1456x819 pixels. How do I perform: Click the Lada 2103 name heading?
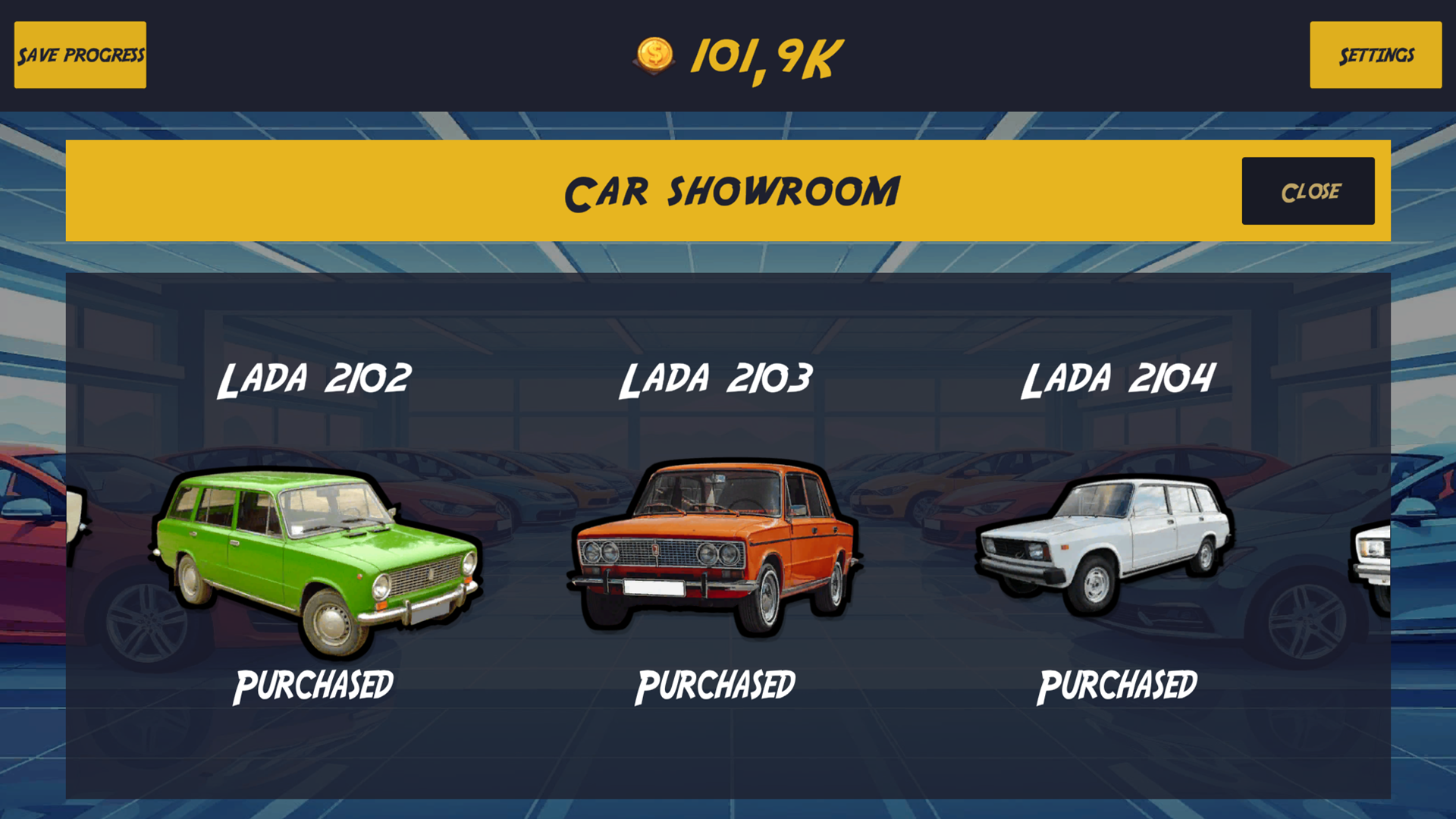[716, 379]
